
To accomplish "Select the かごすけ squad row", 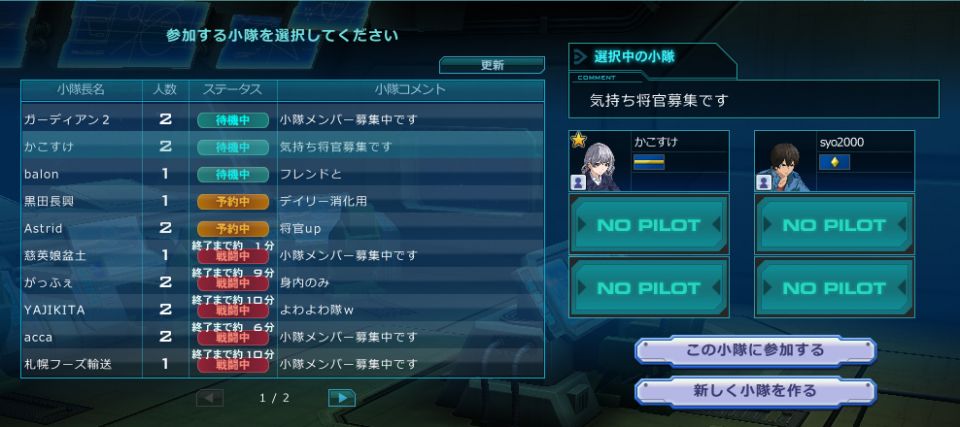I will tap(282, 146).
